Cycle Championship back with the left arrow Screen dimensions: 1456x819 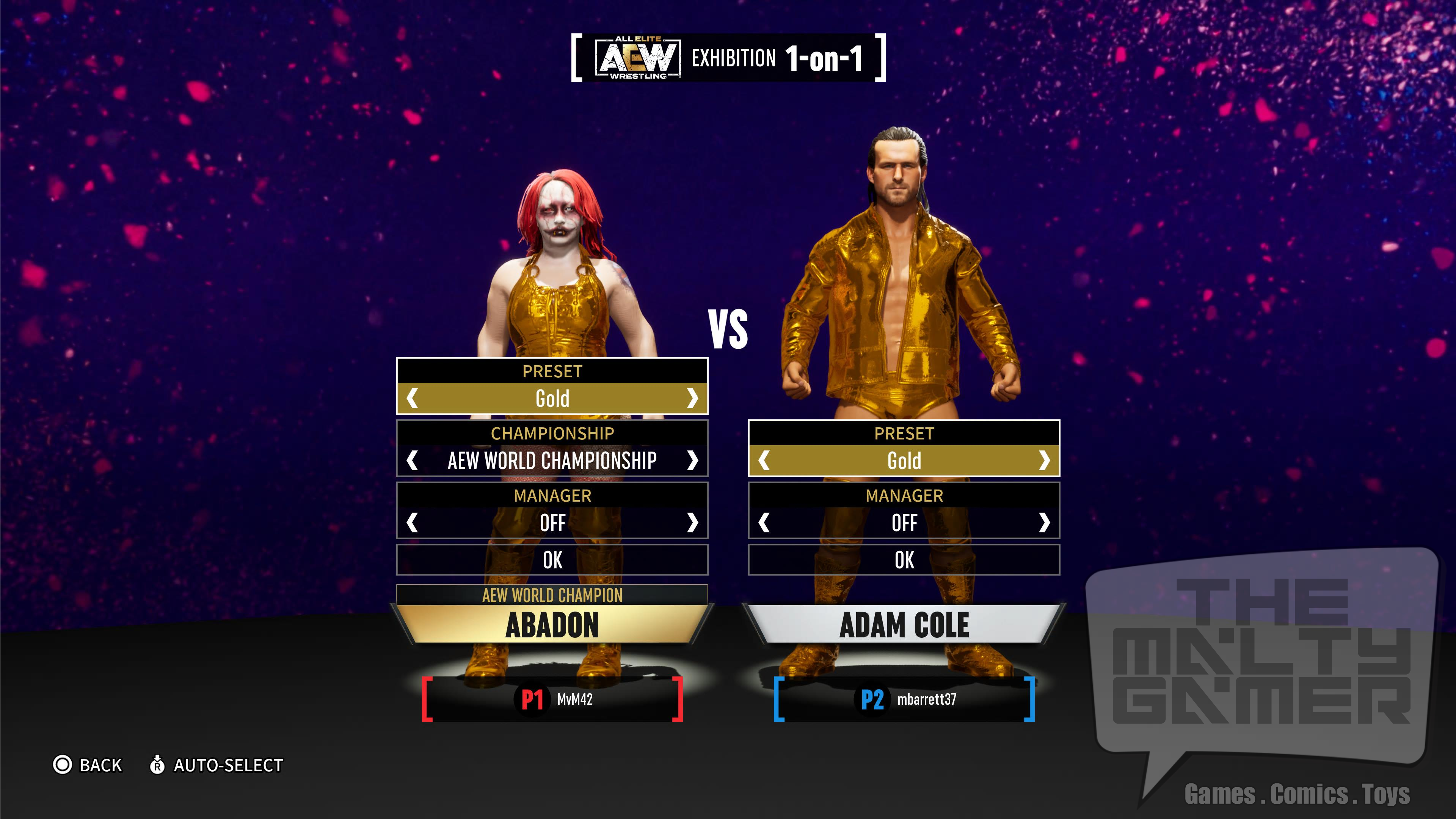pyautogui.click(x=413, y=461)
